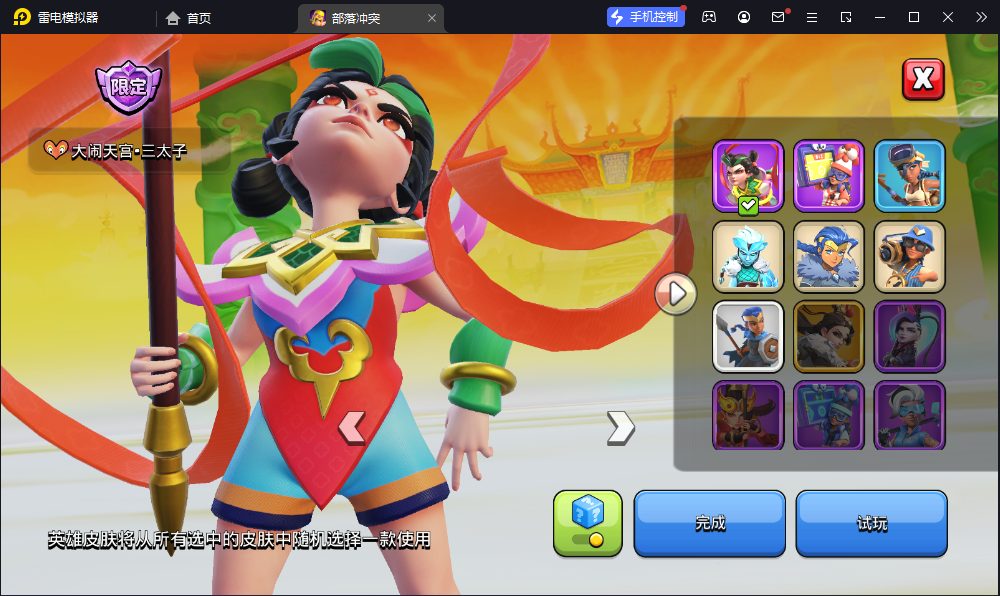Viewport: 1000px width, 596px height.
Task: Click the 手机控制 phone control button
Action: tap(646, 17)
